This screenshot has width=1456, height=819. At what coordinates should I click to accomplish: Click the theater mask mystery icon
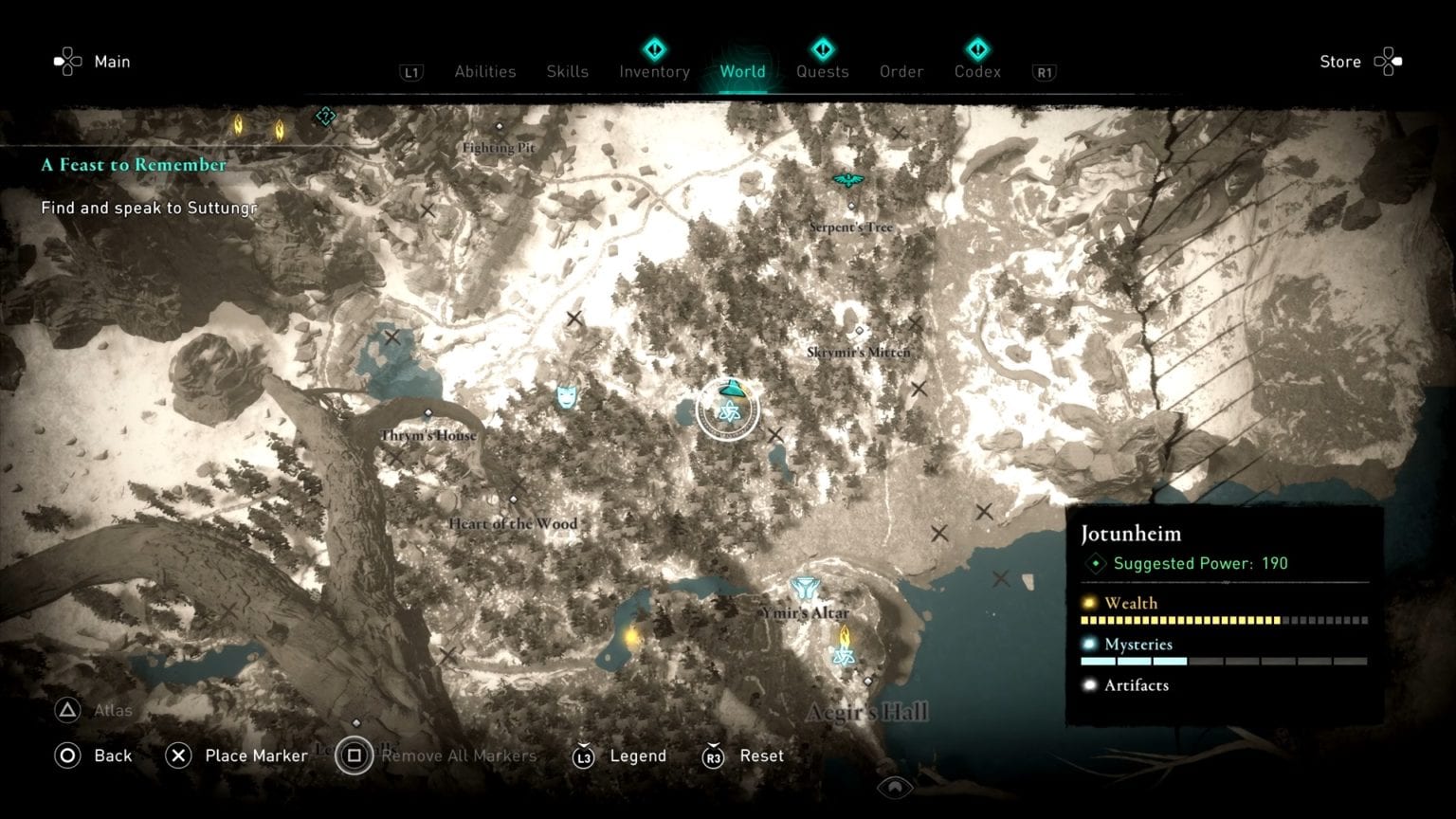[x=567, y=395]
